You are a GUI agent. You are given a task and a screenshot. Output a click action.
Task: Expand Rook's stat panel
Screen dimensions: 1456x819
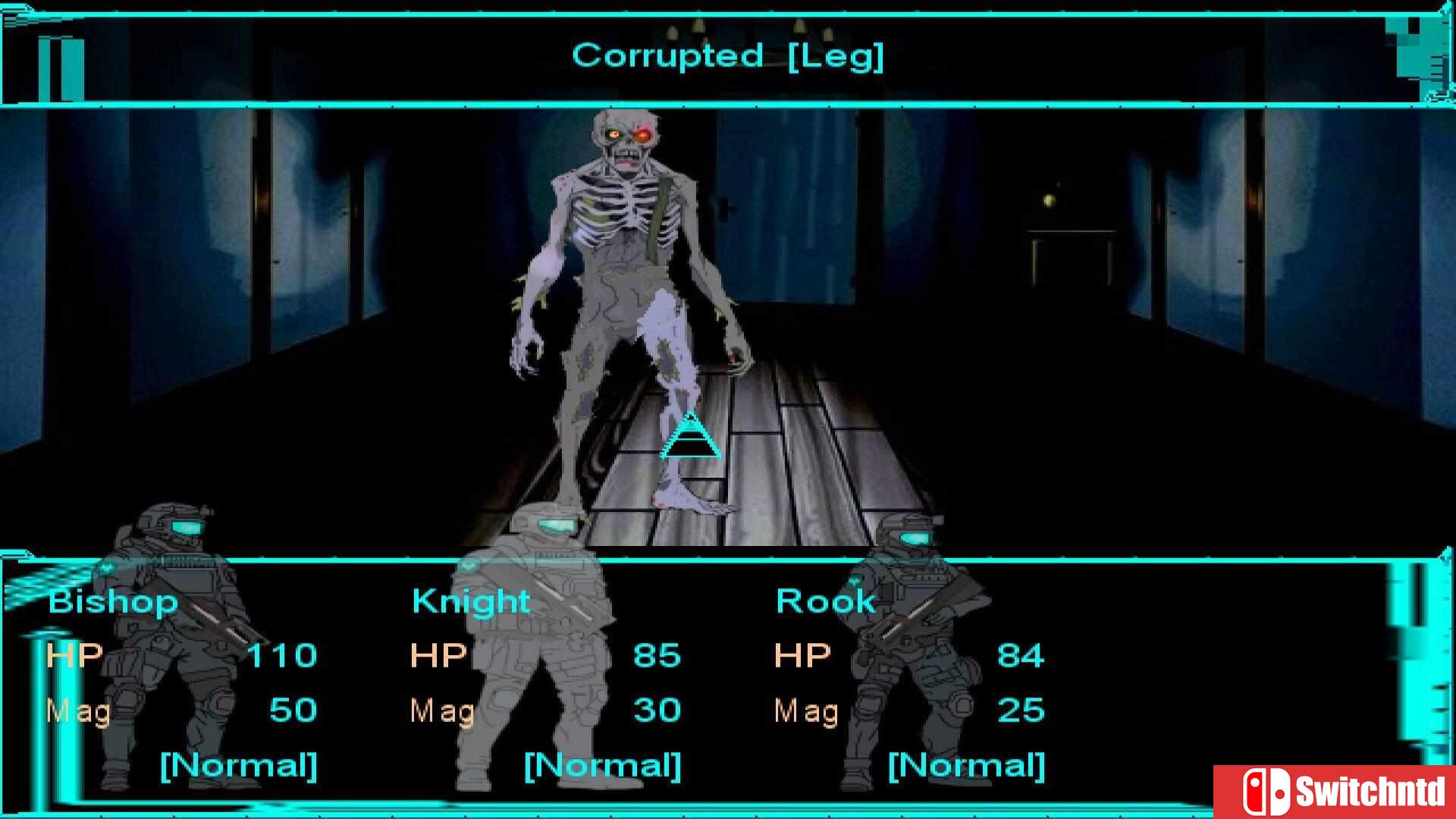pos(910,682)
